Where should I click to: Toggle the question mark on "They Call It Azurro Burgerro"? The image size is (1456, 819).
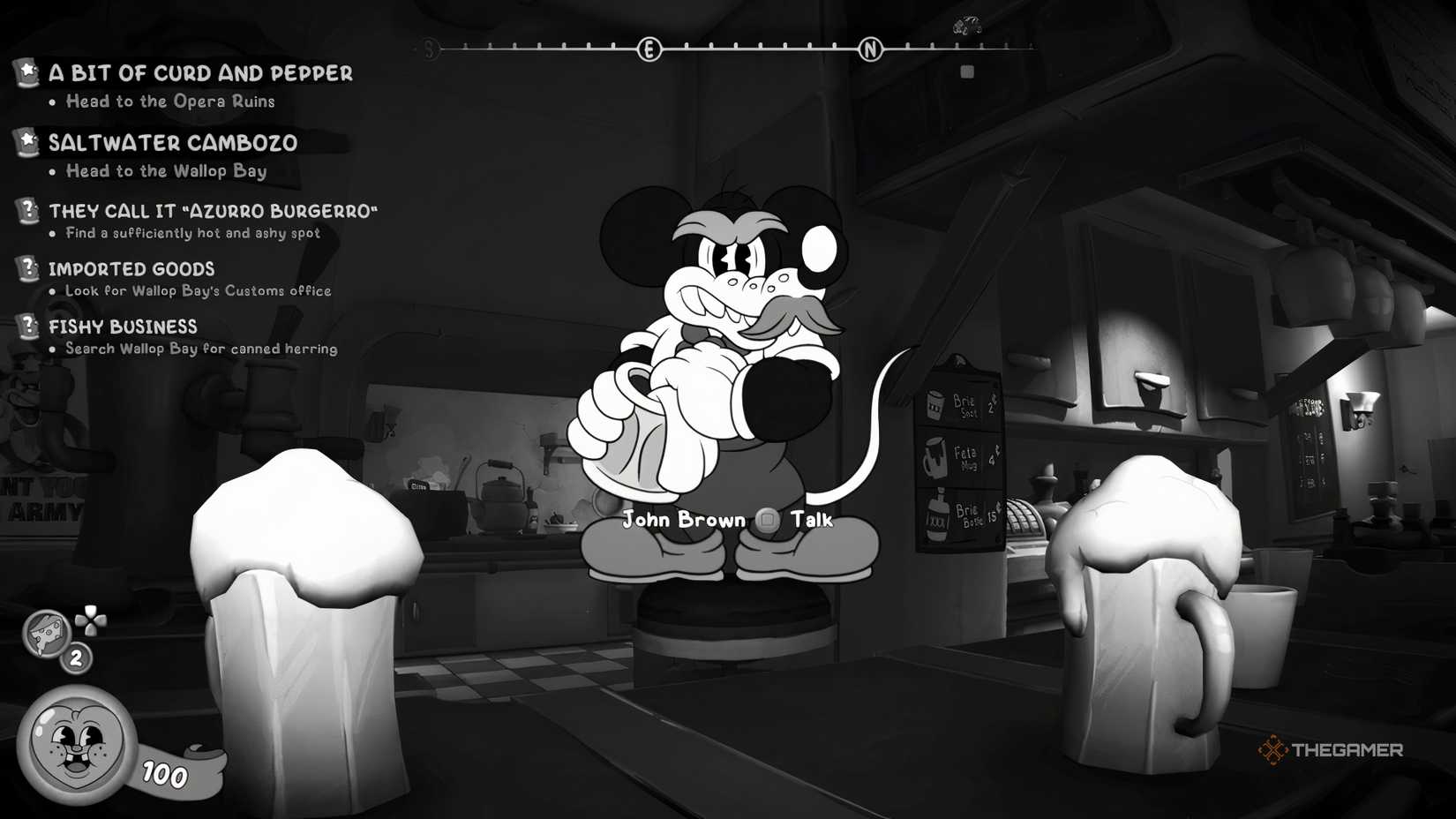click(28, 208)
